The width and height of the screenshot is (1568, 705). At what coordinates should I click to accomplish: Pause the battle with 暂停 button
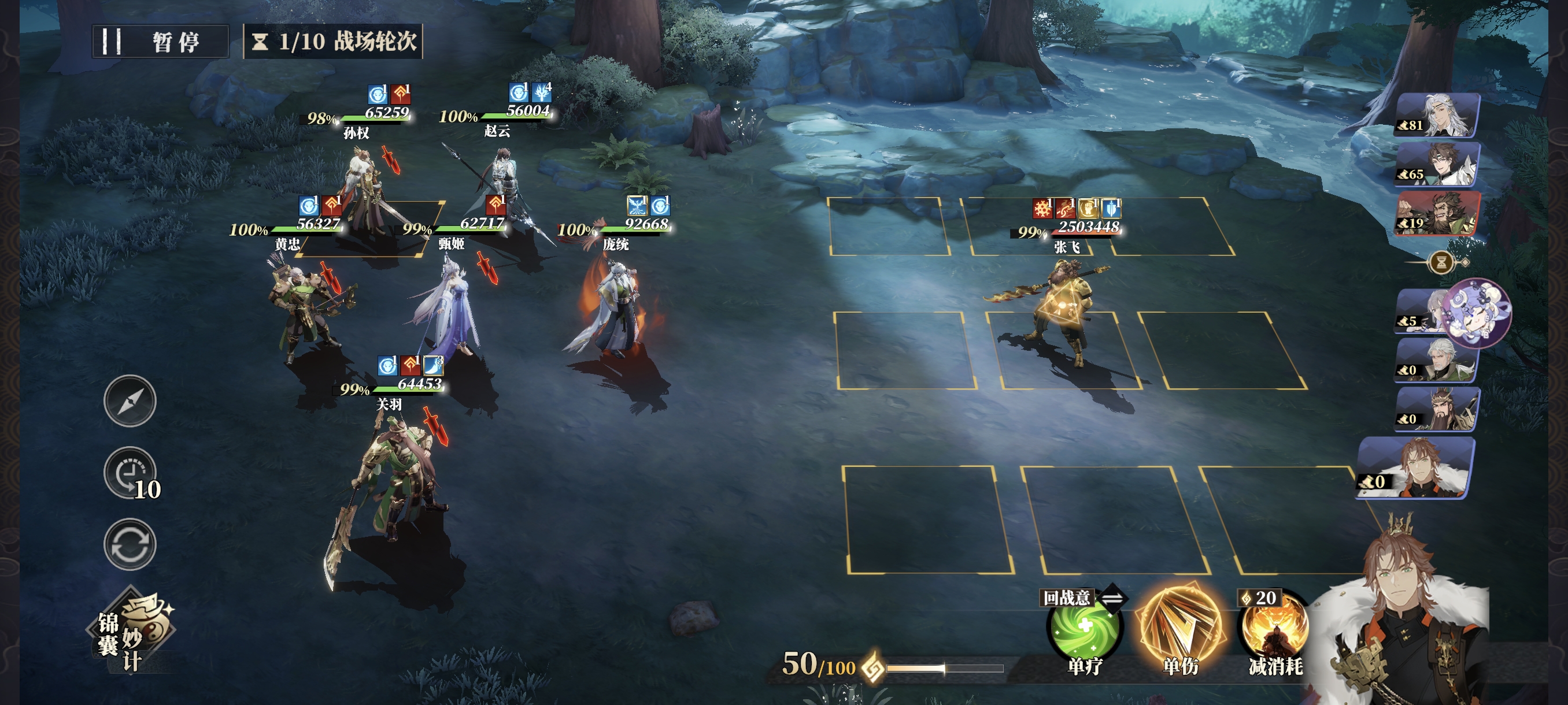coord(160,42)
